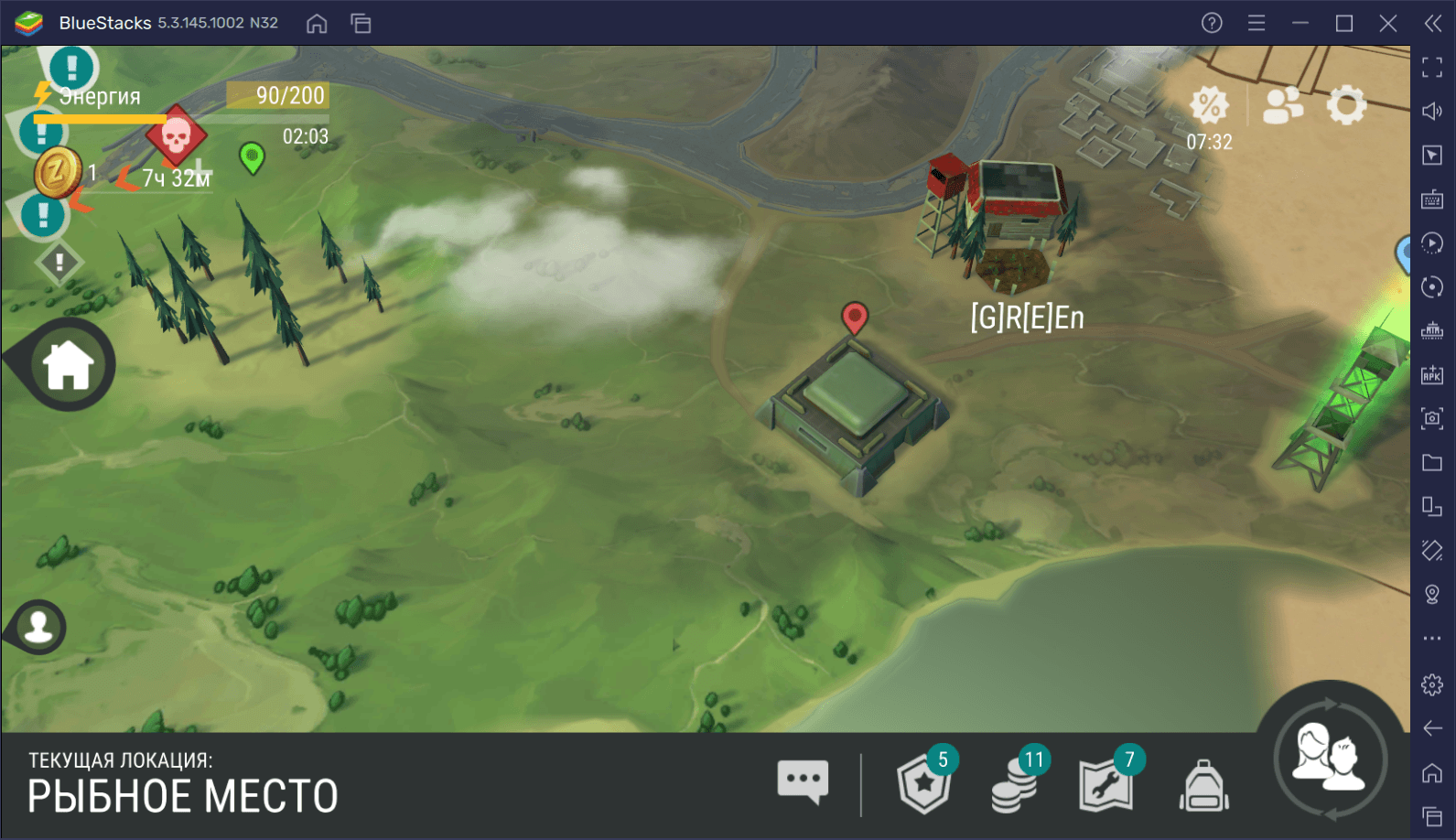The image size is (1456, 840).
Task: Open the percent discount offers
Action: (1209, 106)
